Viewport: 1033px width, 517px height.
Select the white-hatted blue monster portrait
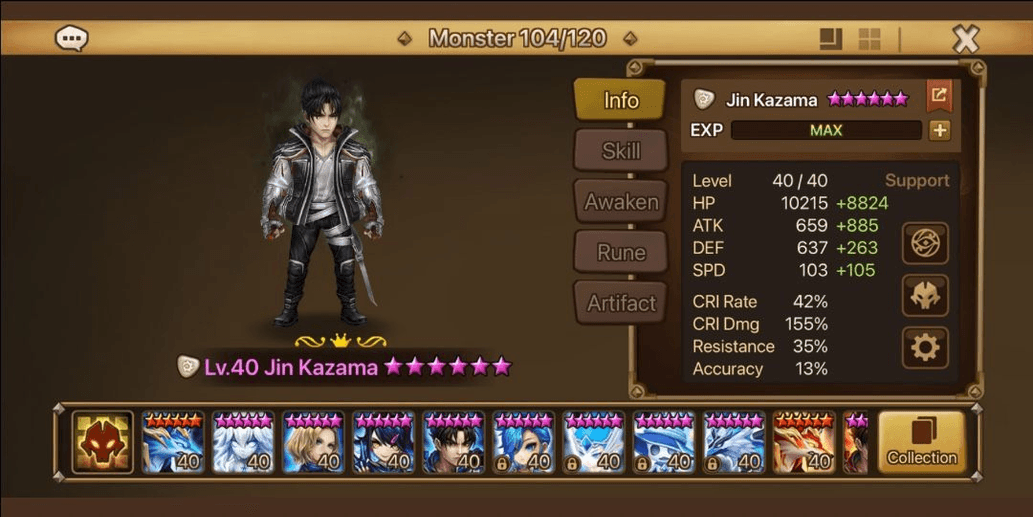[x=664, y=442]
